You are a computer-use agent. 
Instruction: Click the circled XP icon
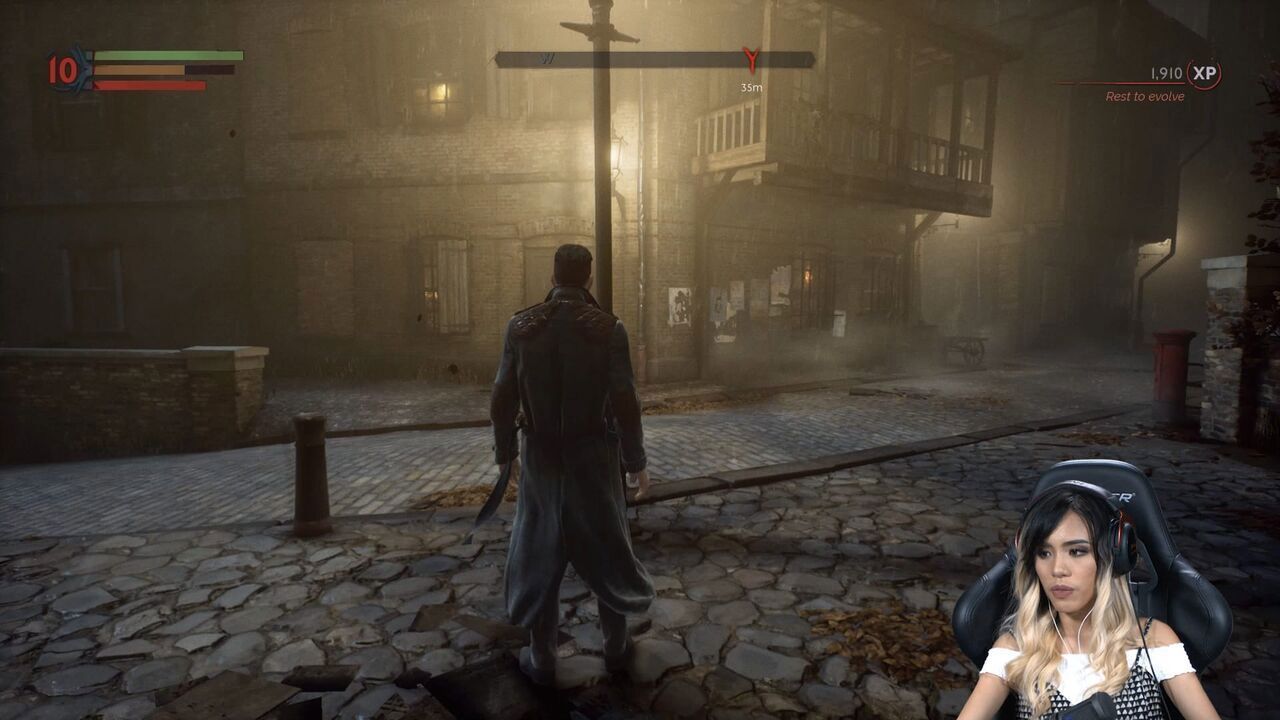[1204, 74]
